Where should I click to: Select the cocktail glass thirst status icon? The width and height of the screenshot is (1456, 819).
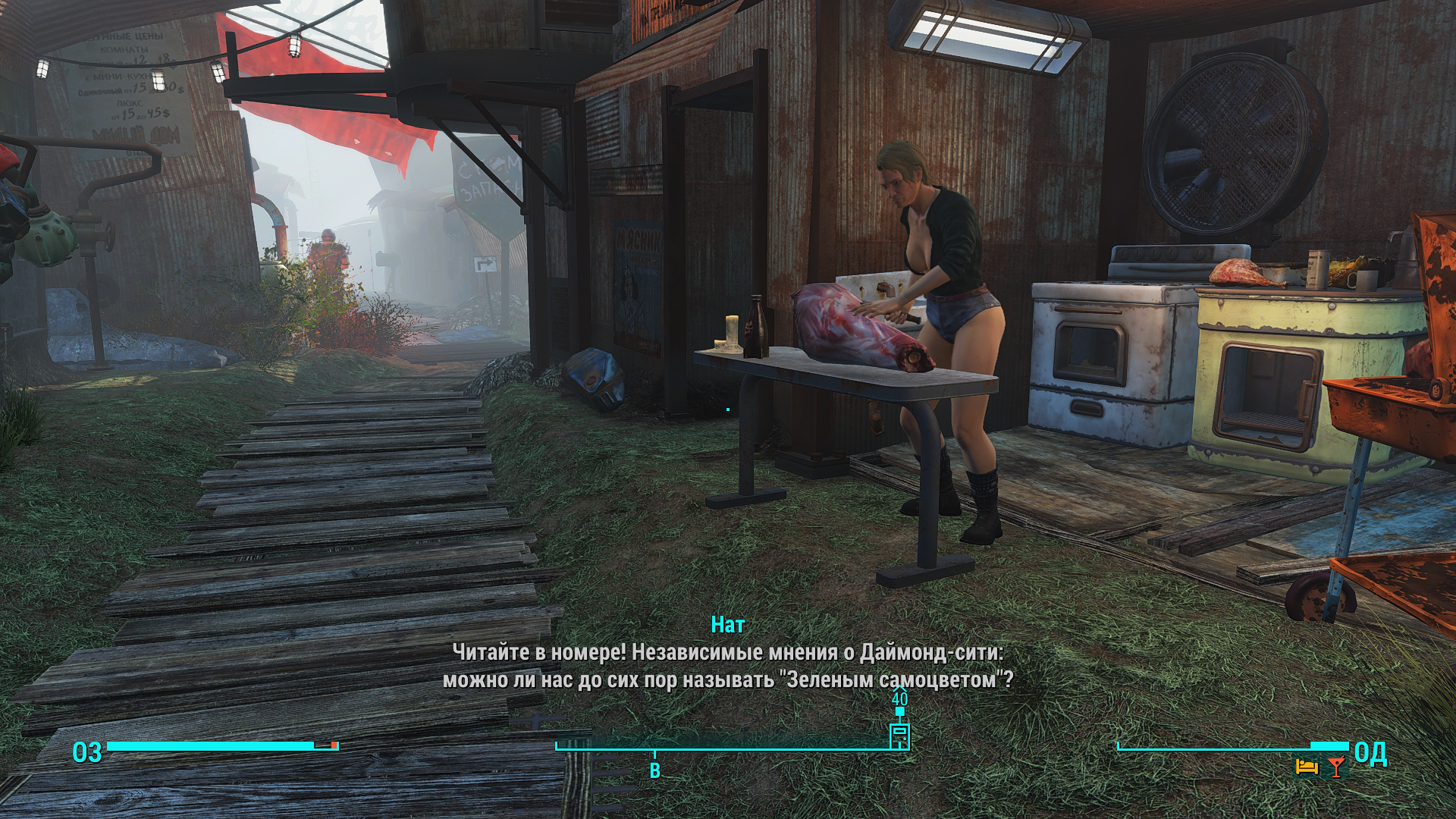pyautogui.click(x=1335, y=767)
